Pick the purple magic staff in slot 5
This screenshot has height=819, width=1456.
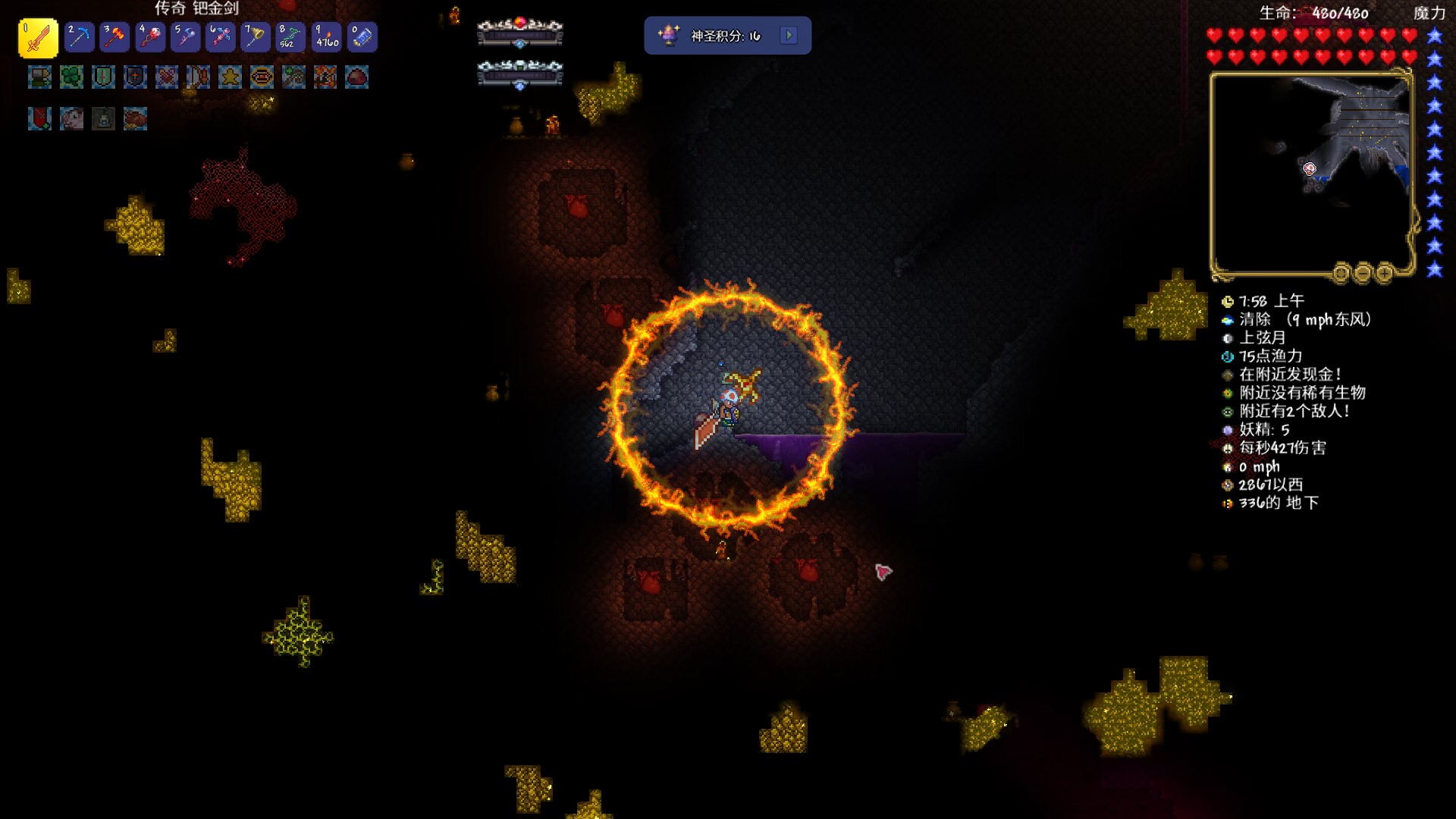coord(185,36)
